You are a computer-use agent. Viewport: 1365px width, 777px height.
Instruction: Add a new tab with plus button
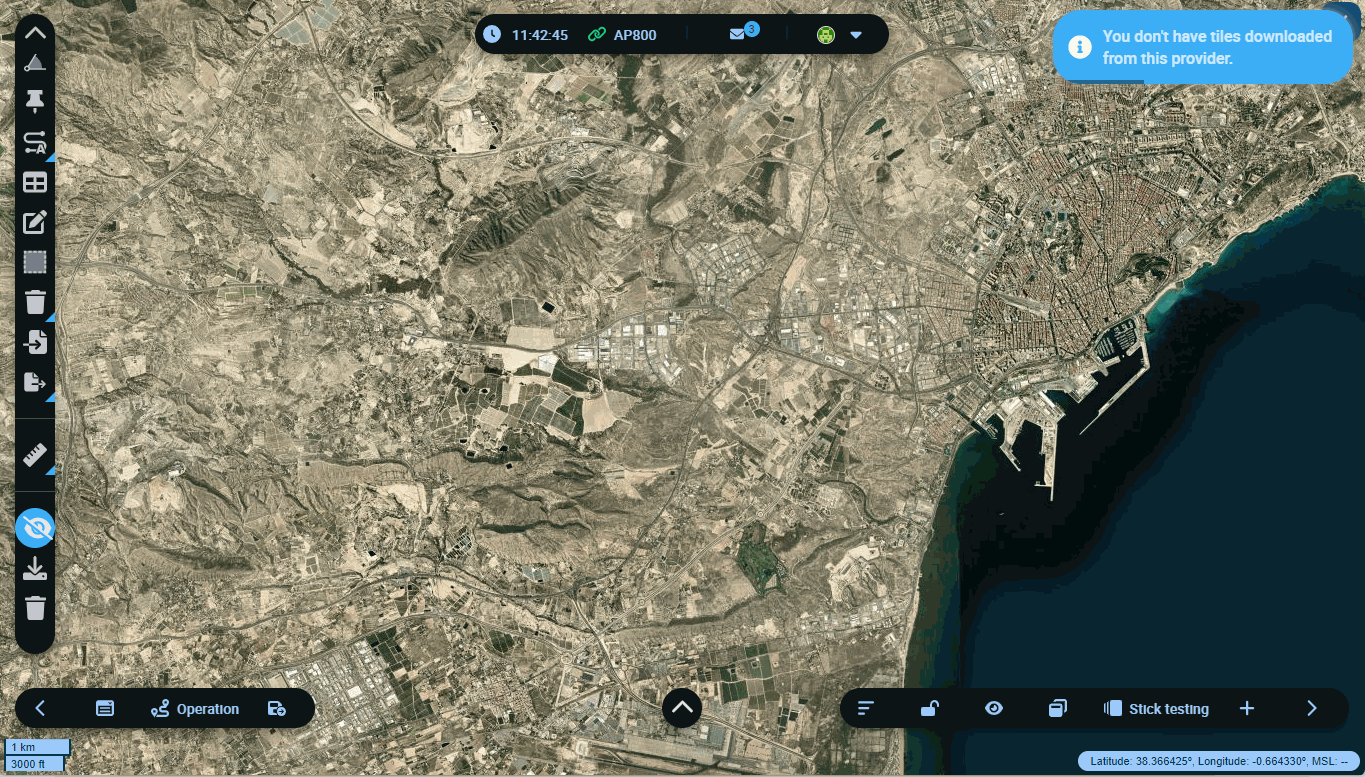click(x=1247, y=709)
